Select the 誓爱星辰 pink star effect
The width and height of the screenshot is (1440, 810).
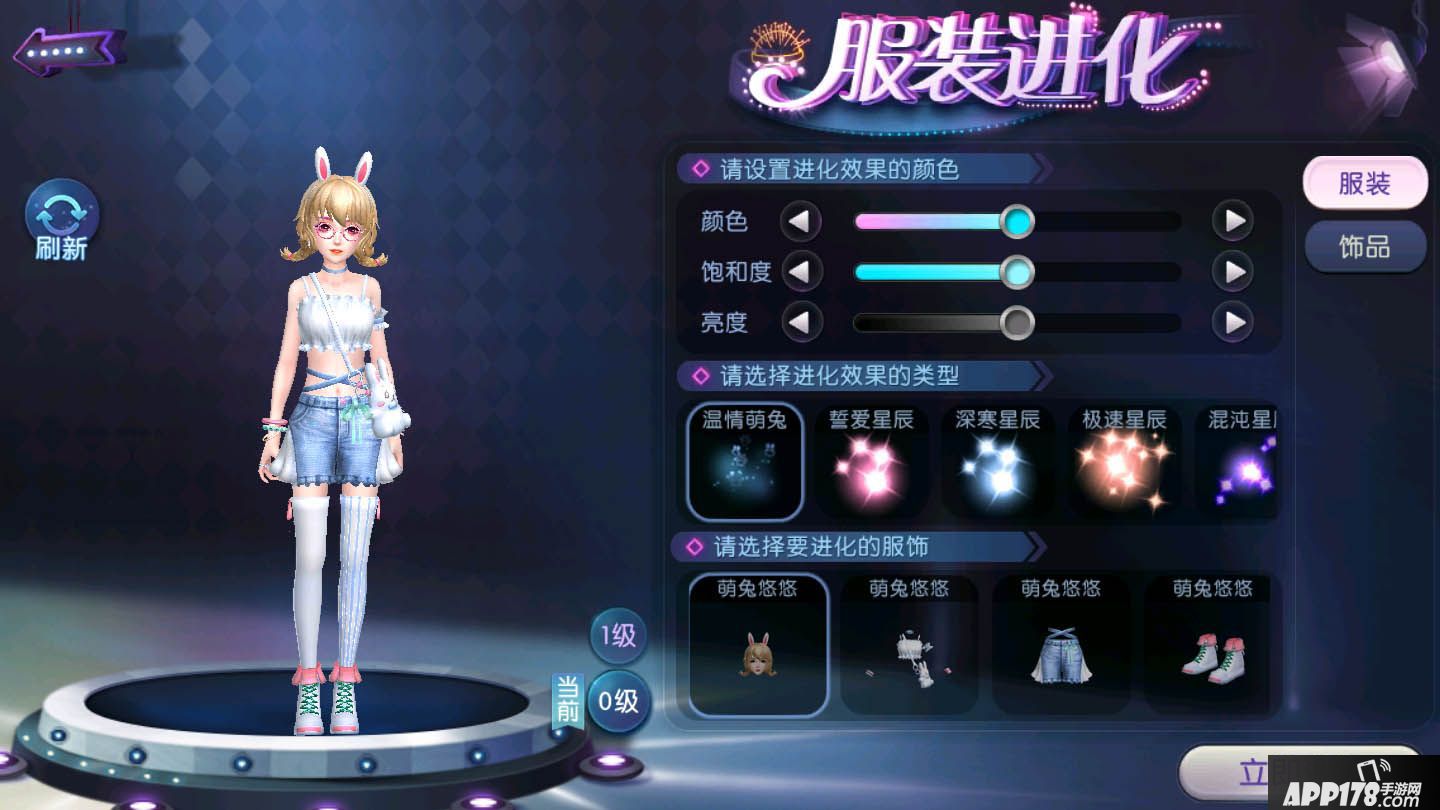871,460
